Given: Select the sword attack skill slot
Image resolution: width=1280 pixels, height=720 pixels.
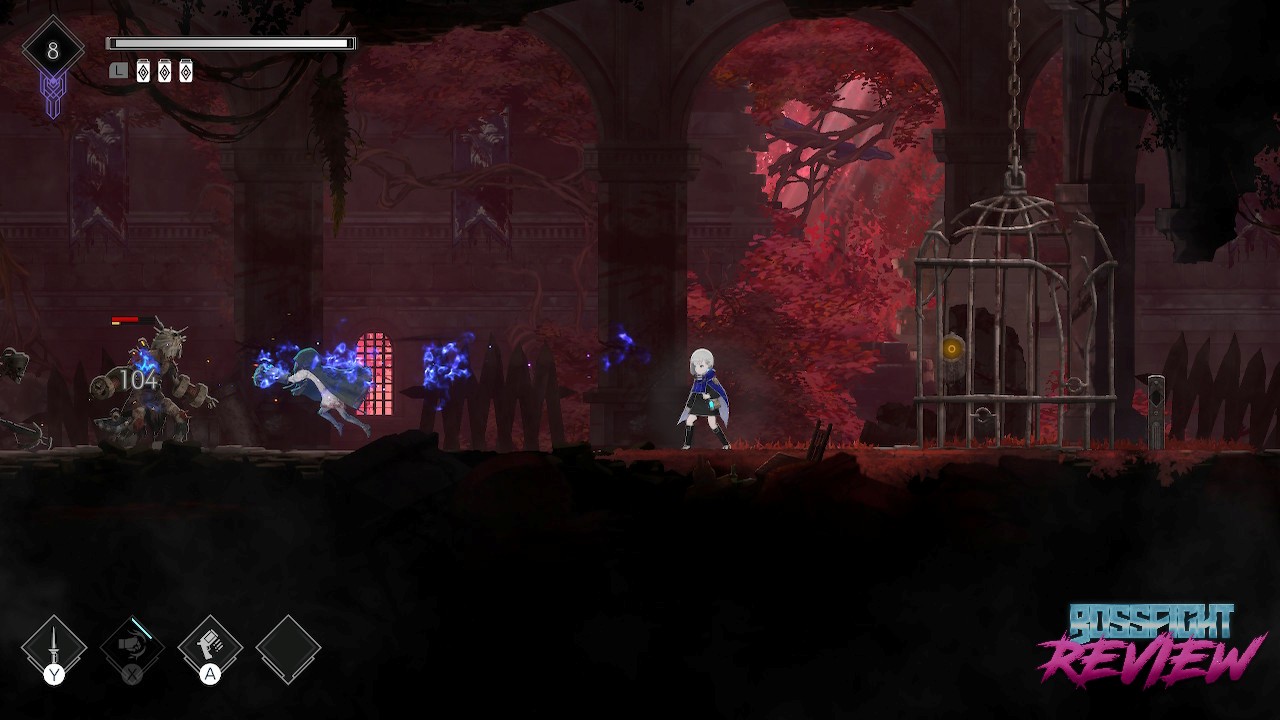Looking at the screenshot, I should 54,648.
